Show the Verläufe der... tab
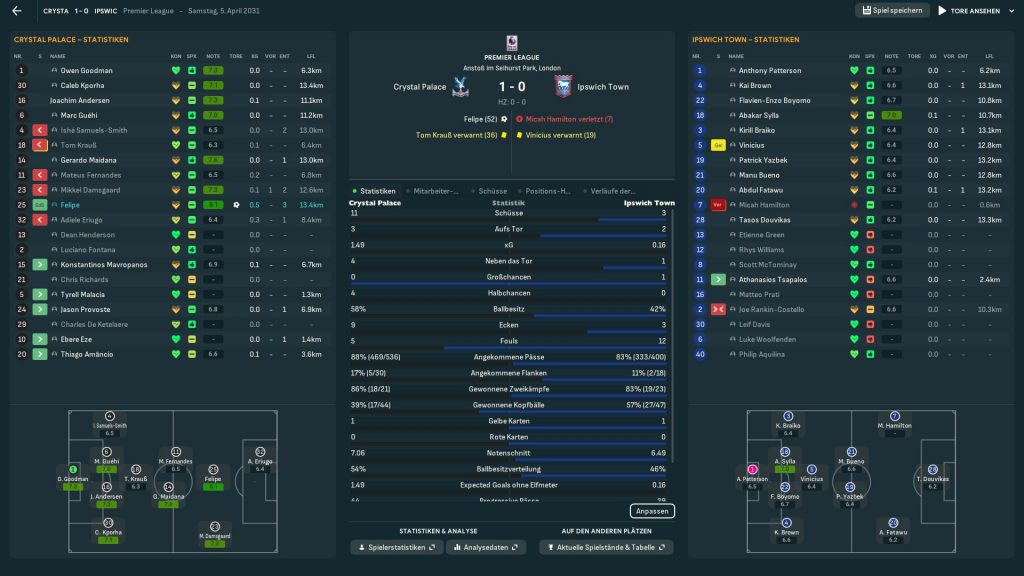The image size is (1024, 576). click(x=612, y=191)
